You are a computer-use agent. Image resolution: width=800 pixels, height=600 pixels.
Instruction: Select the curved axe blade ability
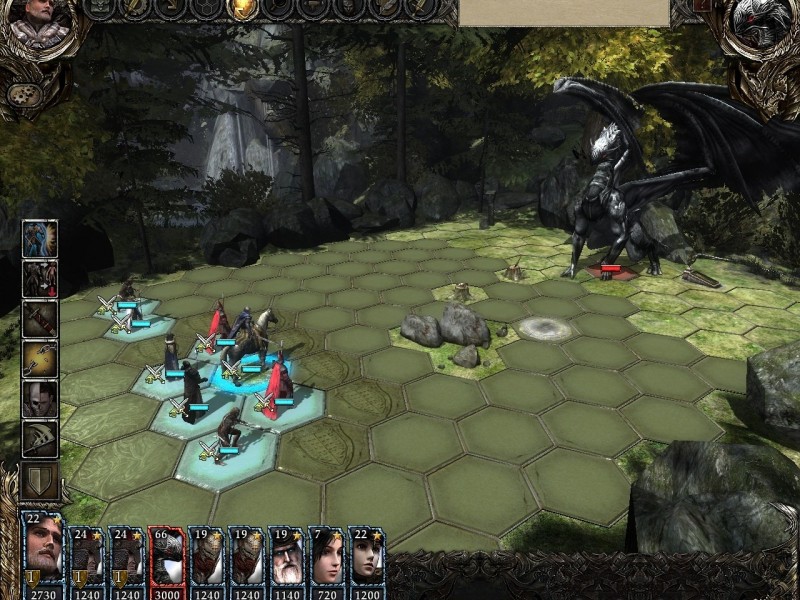click(40, 439)
